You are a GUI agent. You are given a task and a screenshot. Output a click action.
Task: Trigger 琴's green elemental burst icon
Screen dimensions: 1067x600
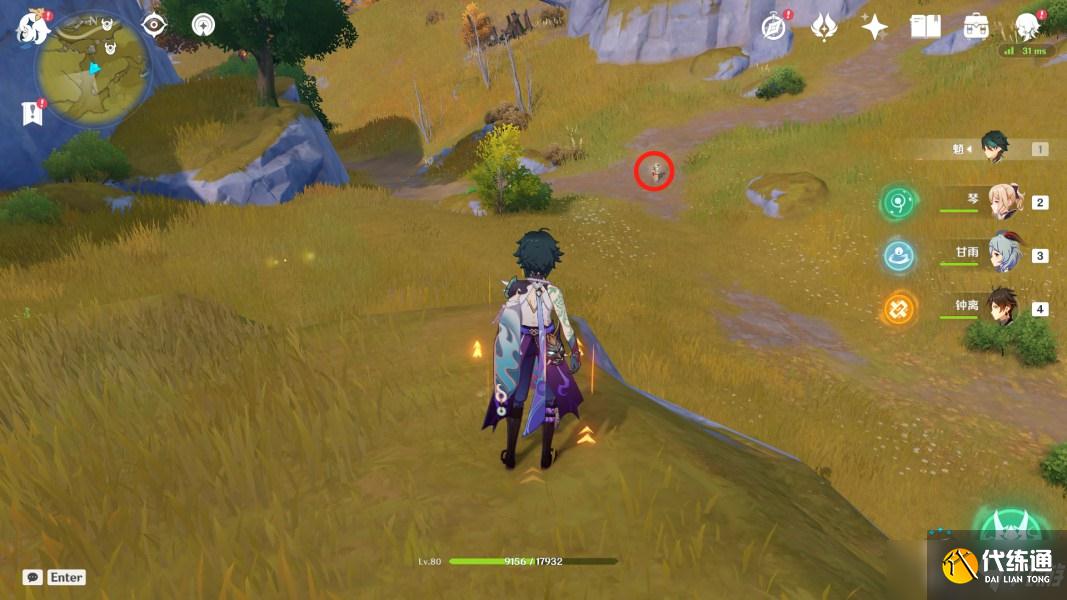pos(899,204)
